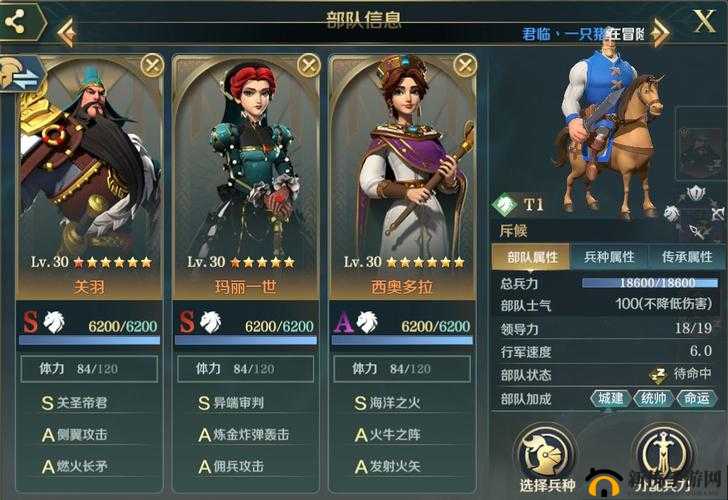The image size is (728, 500).
Task: Remove 西奥多拉 from the troop
Action: [465, 66]
